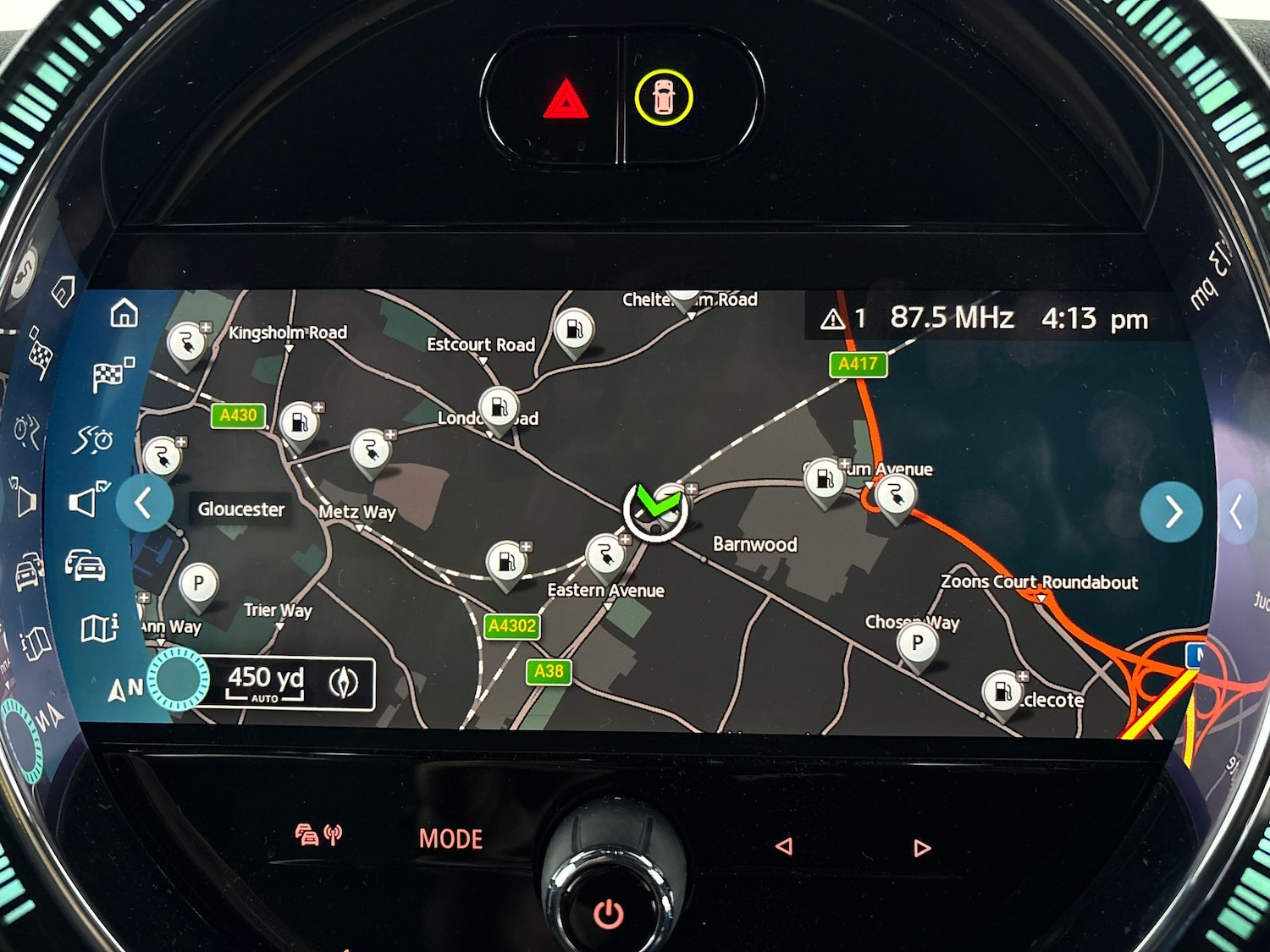The width and height of the screenshot is (1270, 952).
Task: Skip to the previous track arrow
Action: 784,846
